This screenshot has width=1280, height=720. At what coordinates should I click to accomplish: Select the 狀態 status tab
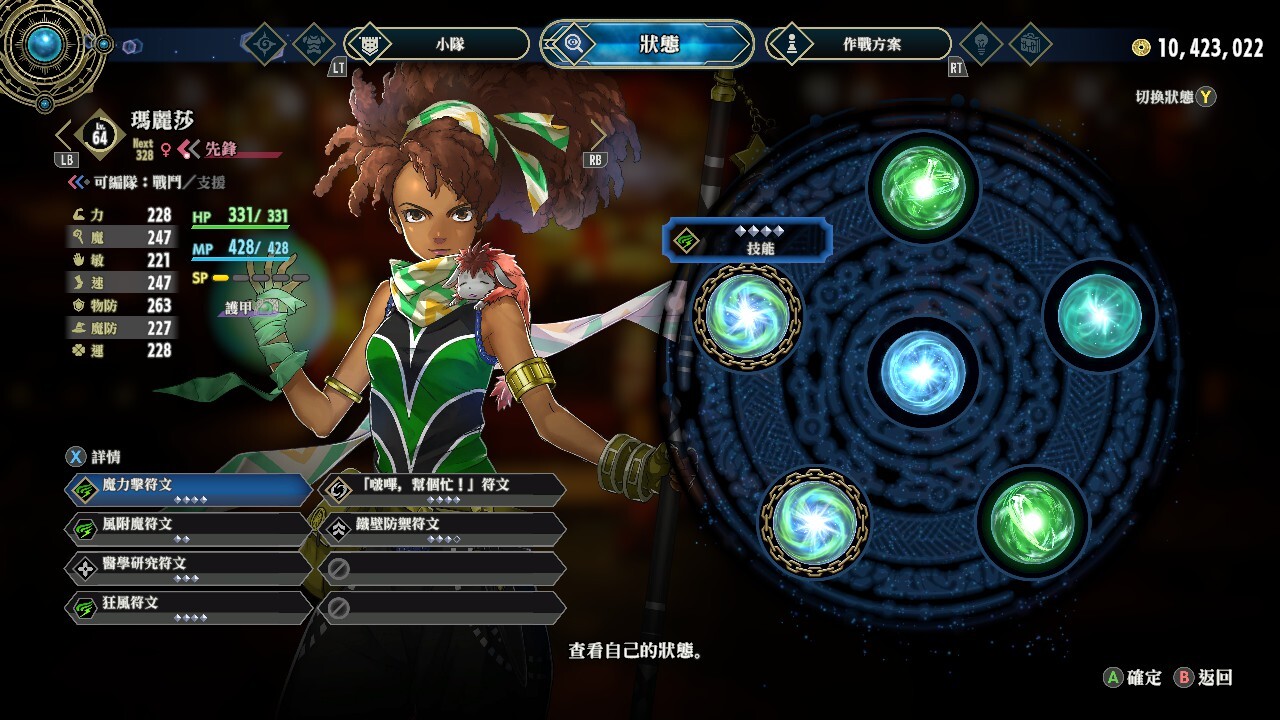pos(648,44)
